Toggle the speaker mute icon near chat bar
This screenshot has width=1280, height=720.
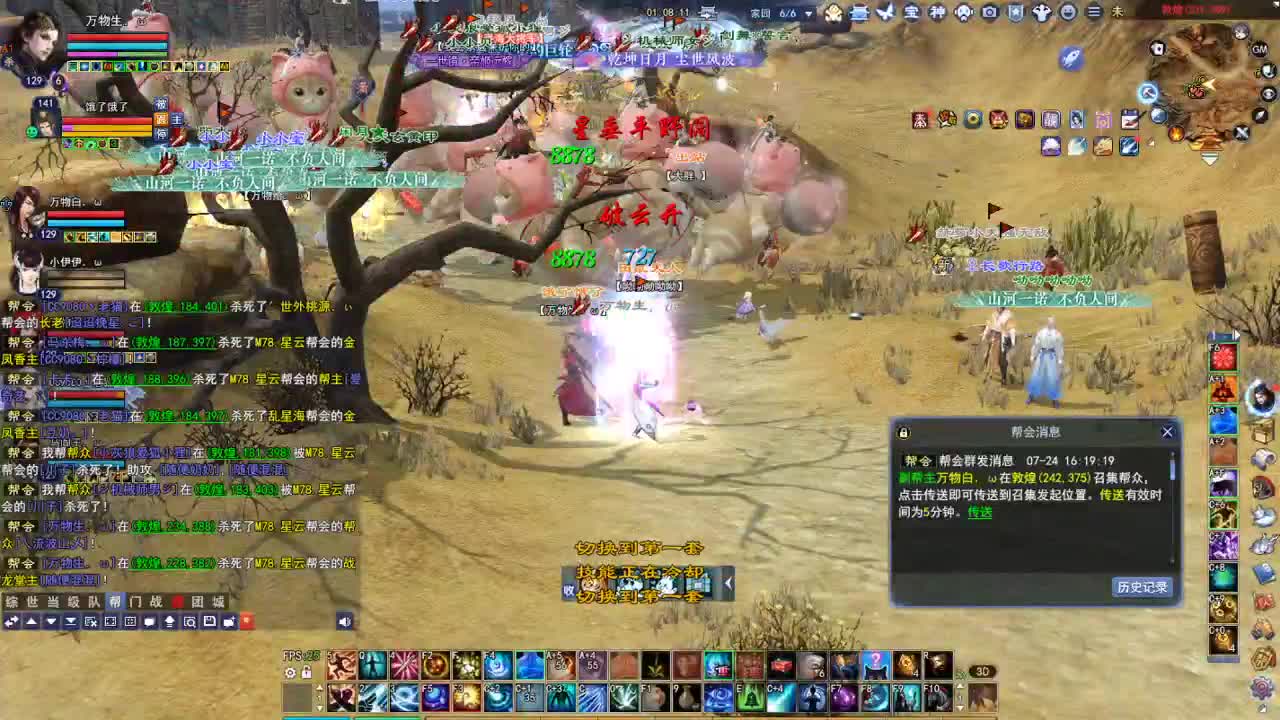point(343,621)
